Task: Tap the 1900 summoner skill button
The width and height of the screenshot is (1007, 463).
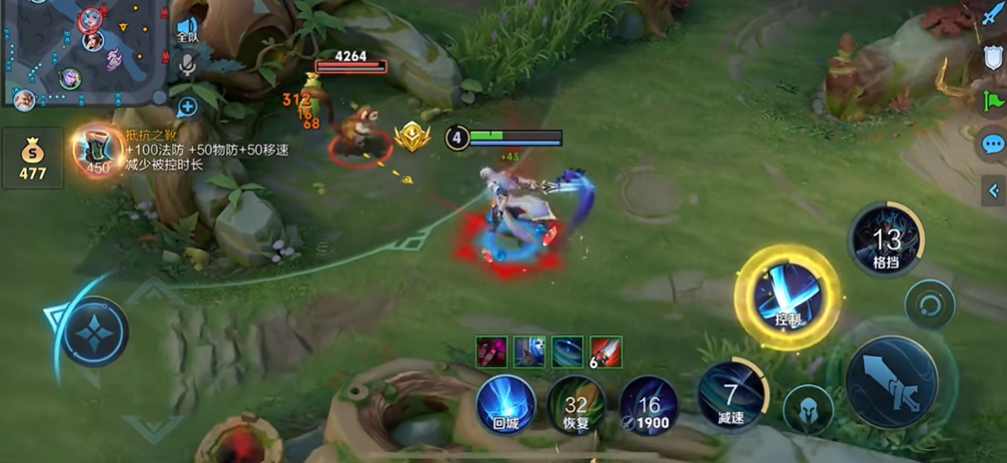Action: 648,406
